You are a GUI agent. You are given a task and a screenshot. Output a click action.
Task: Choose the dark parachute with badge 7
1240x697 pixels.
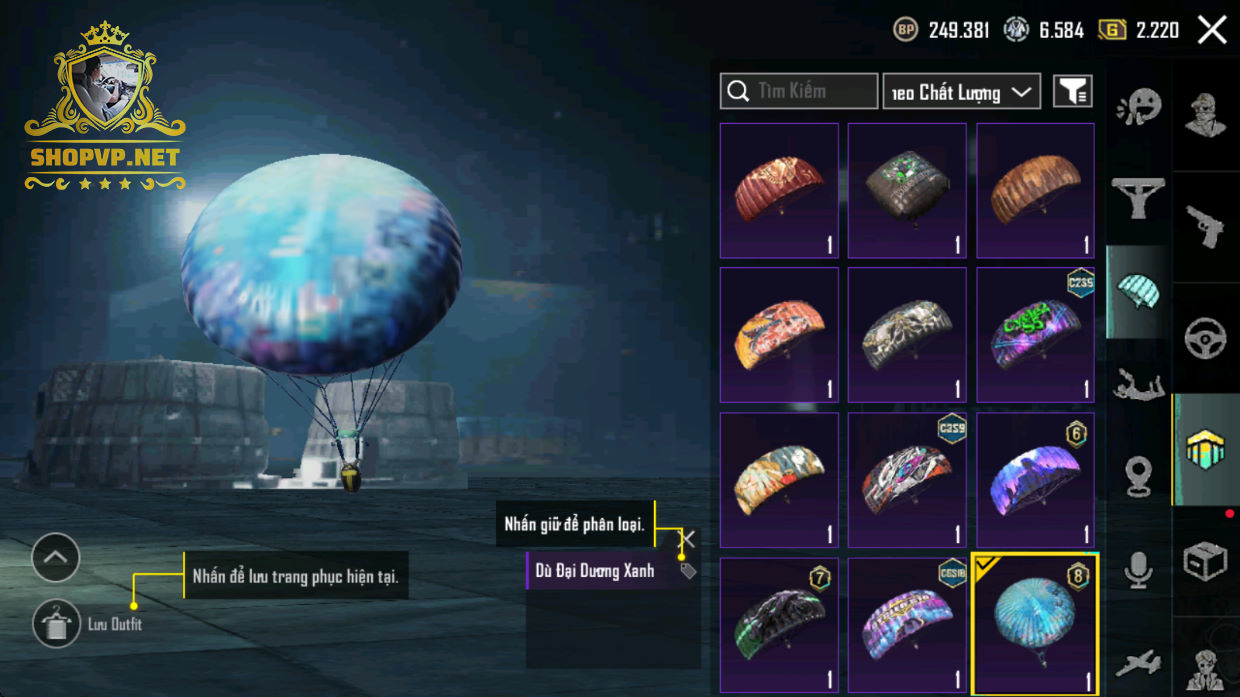pyautogui.click(x=779, y=624)
